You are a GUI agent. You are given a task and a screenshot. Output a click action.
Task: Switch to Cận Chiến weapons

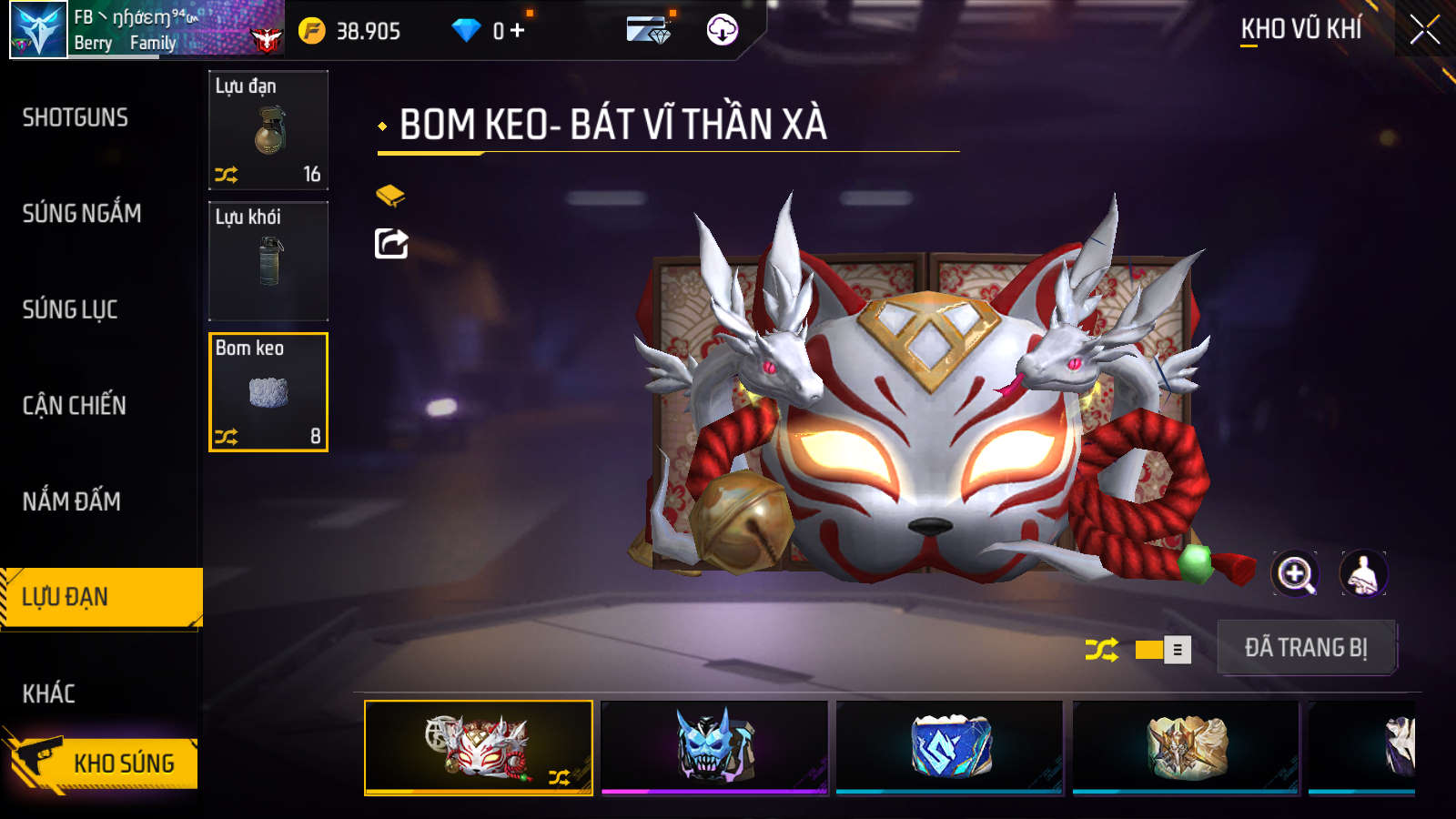(75, 406)
